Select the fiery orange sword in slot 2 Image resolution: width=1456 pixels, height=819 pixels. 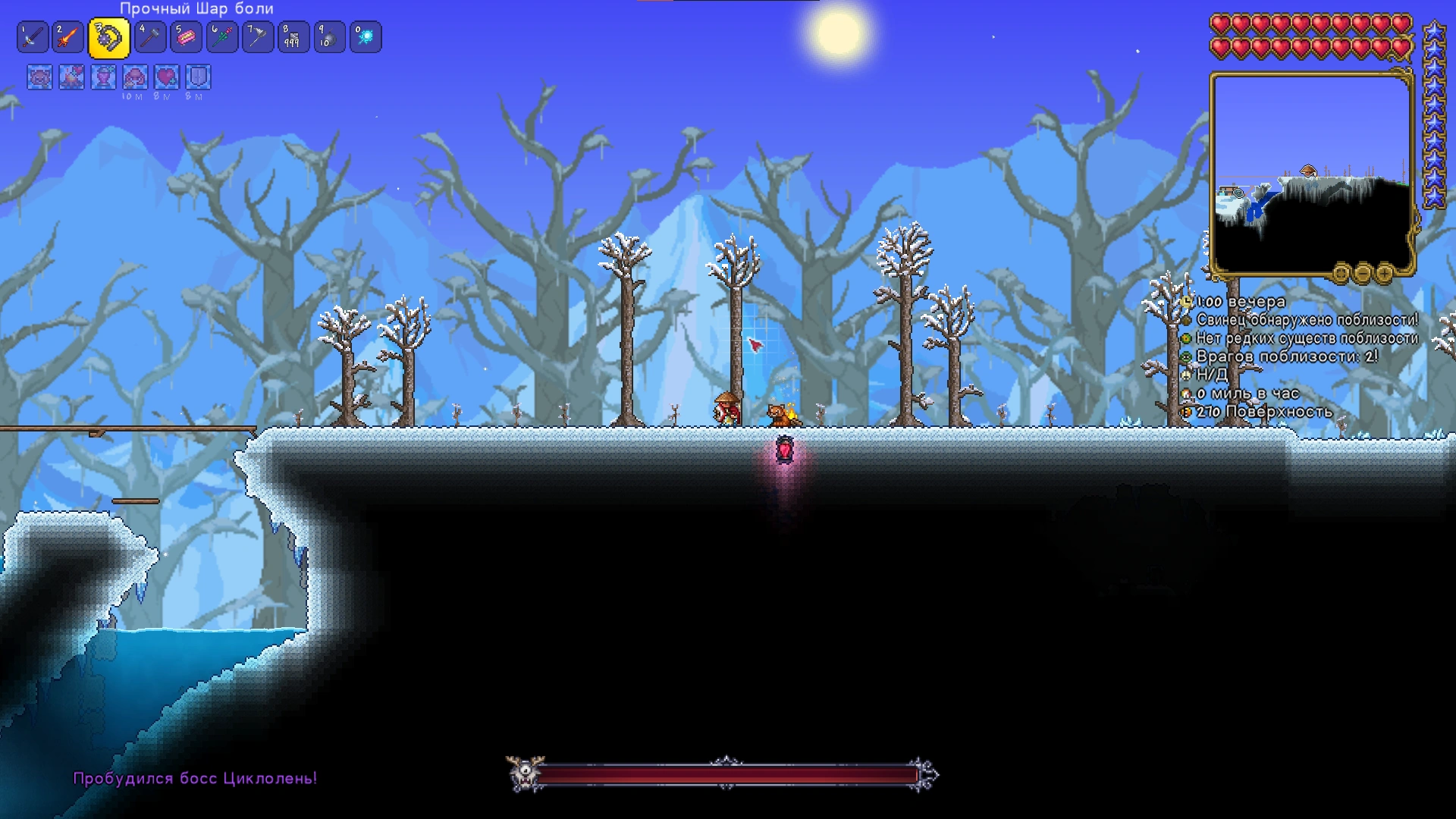(x=67, y=37)
